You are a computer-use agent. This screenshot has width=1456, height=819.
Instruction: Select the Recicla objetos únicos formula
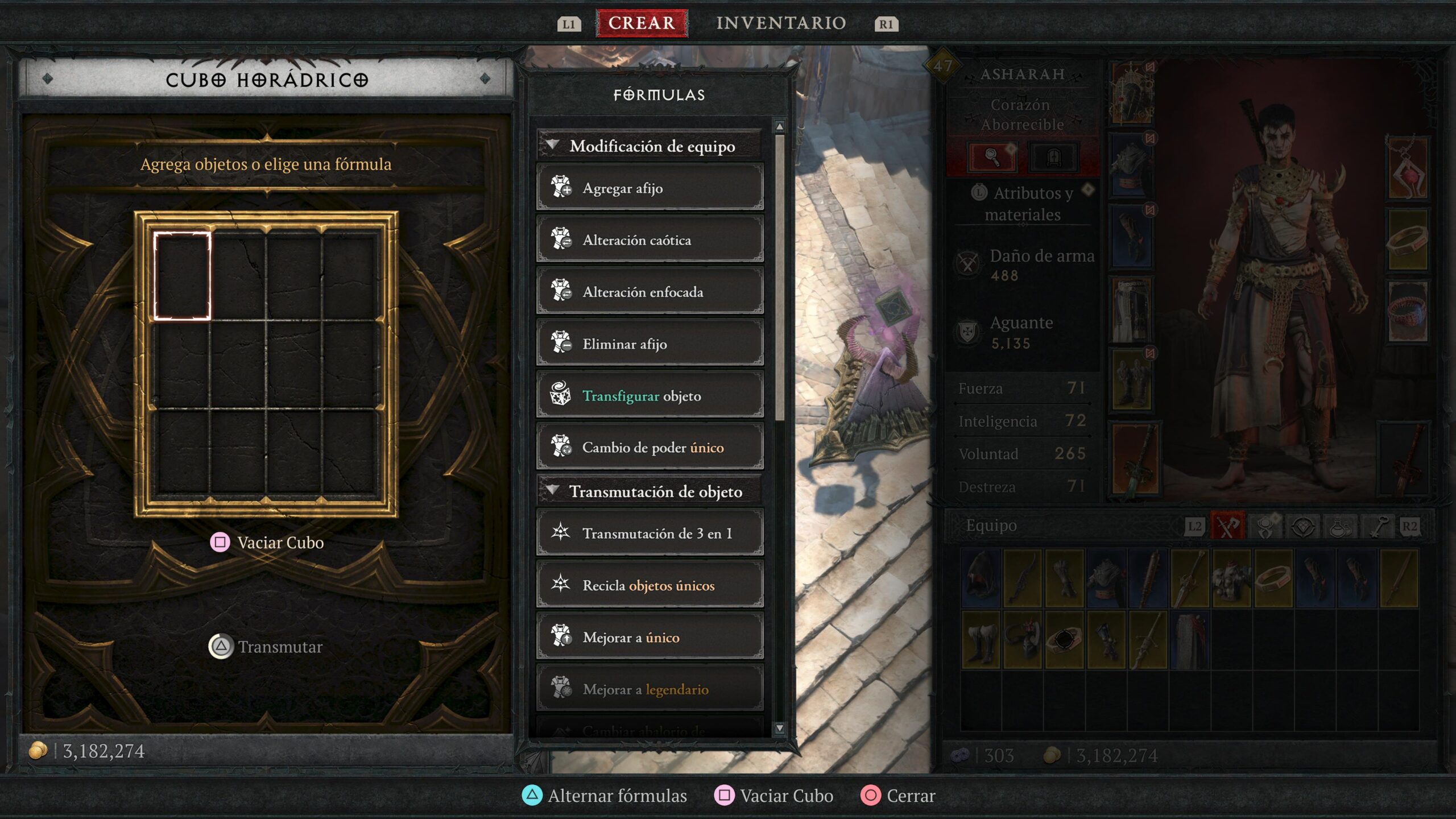[650, 585]
